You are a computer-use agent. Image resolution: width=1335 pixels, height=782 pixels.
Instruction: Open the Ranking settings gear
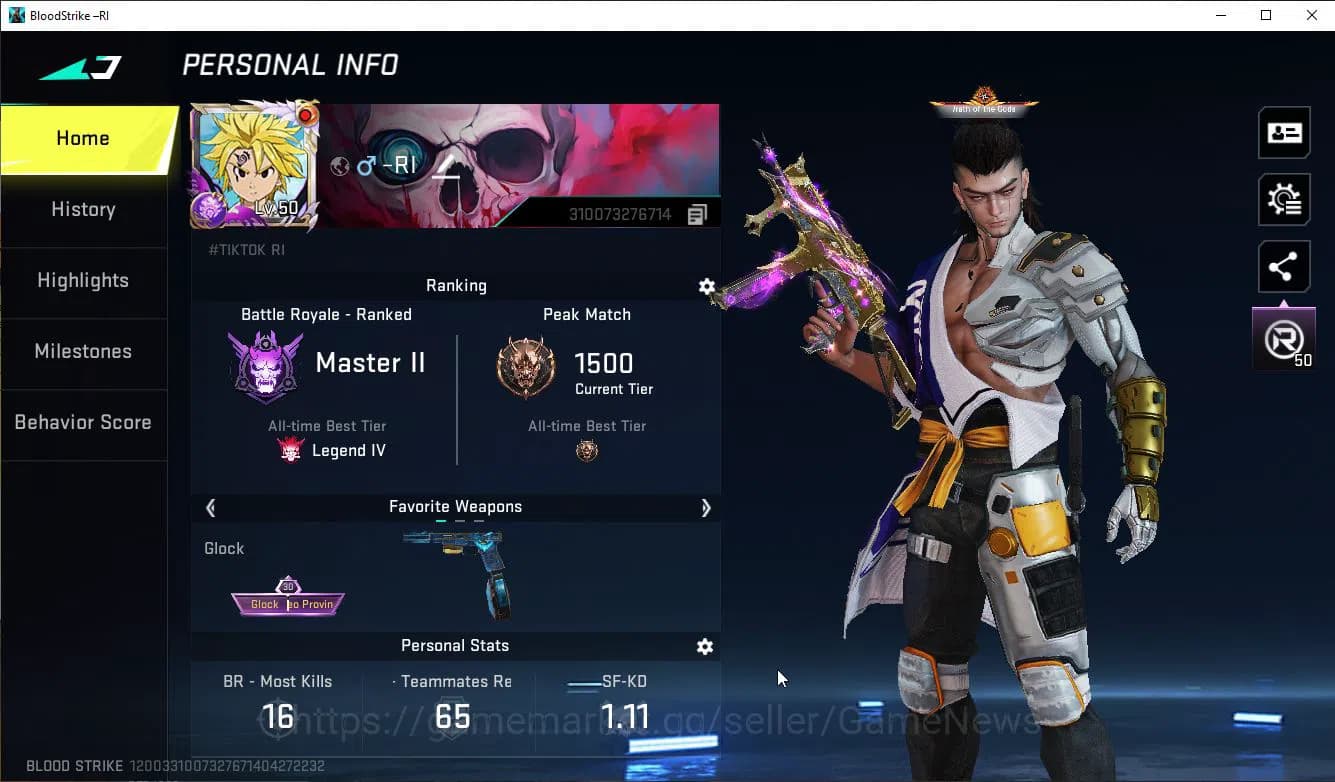click(707, 286)
